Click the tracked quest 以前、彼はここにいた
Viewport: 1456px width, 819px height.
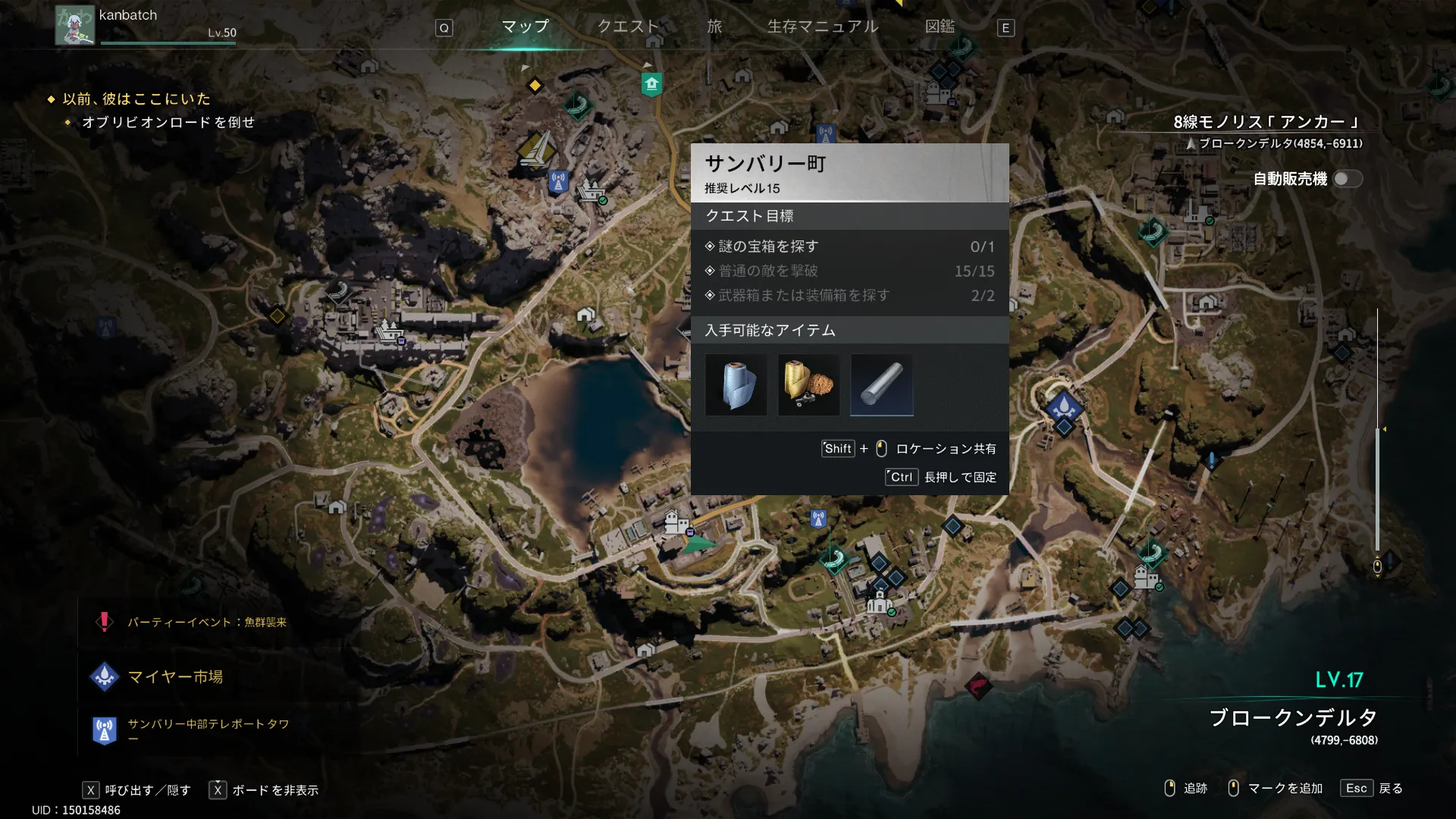click(x=136, y=99)
